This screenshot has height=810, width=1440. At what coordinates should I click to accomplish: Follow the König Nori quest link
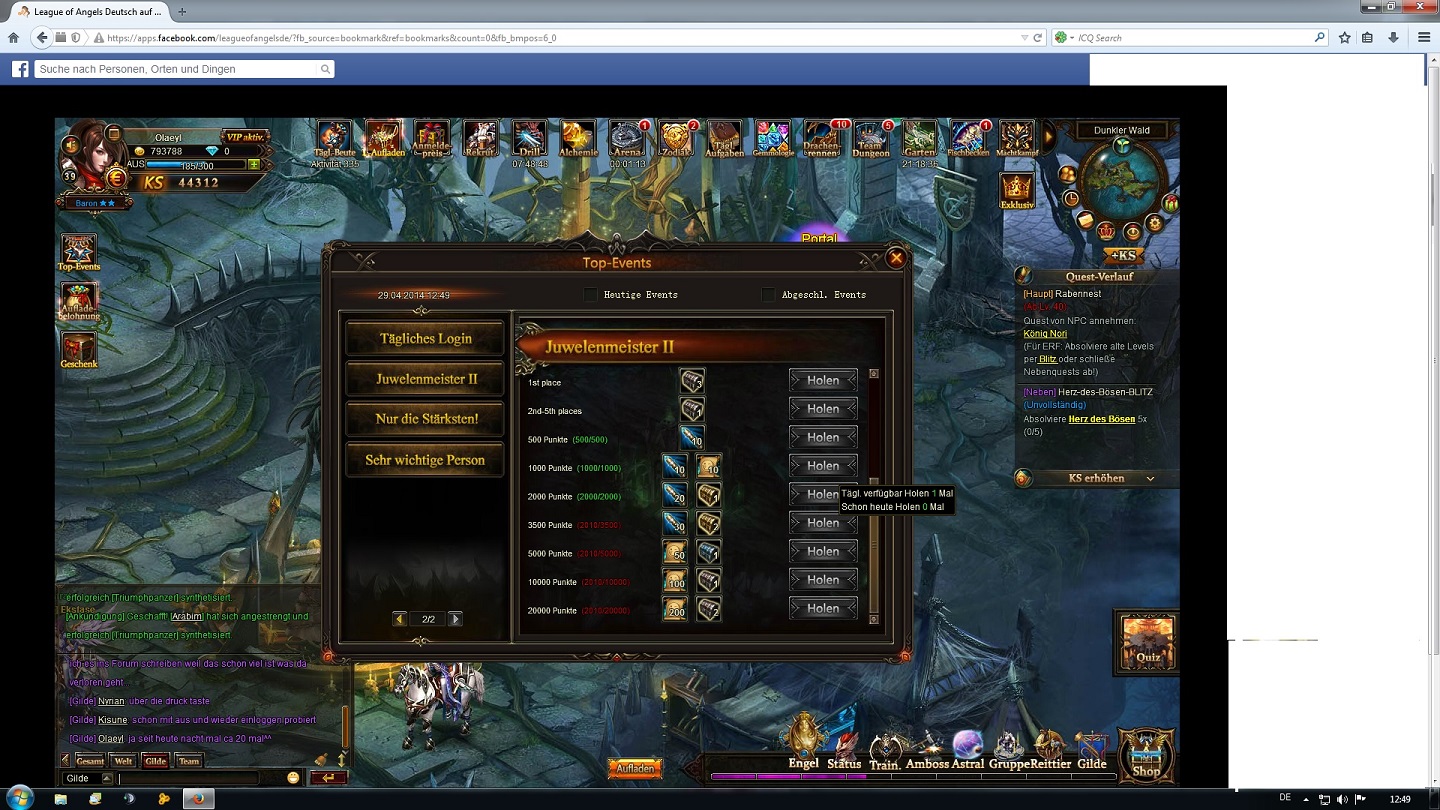coord(1045,334)
